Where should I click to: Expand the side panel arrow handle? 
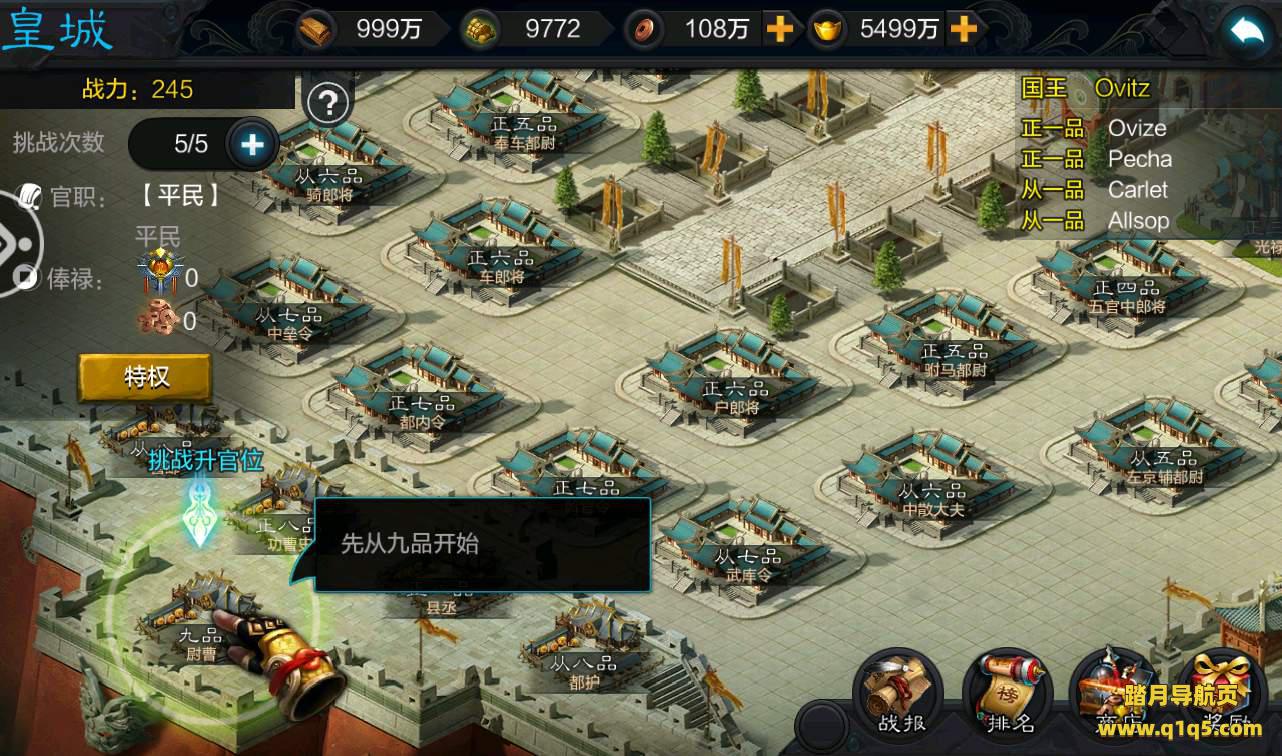pyautogui.click(x=17, y=244)
